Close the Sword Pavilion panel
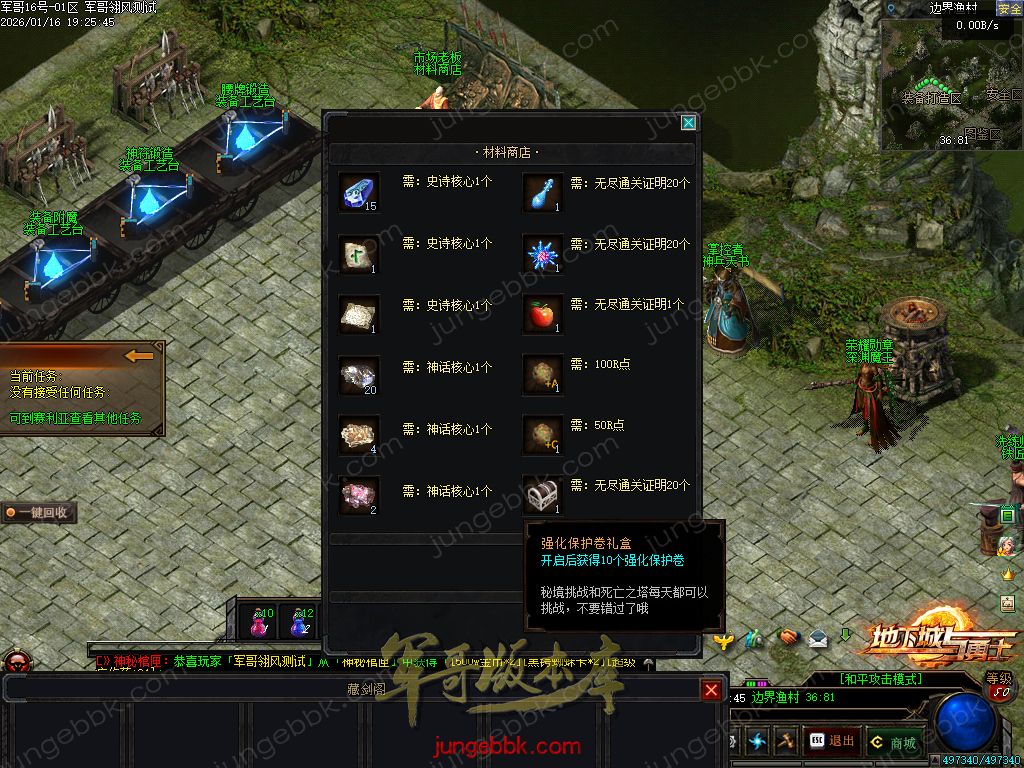This screenshot has width=1024, height=768. point(711,690)
